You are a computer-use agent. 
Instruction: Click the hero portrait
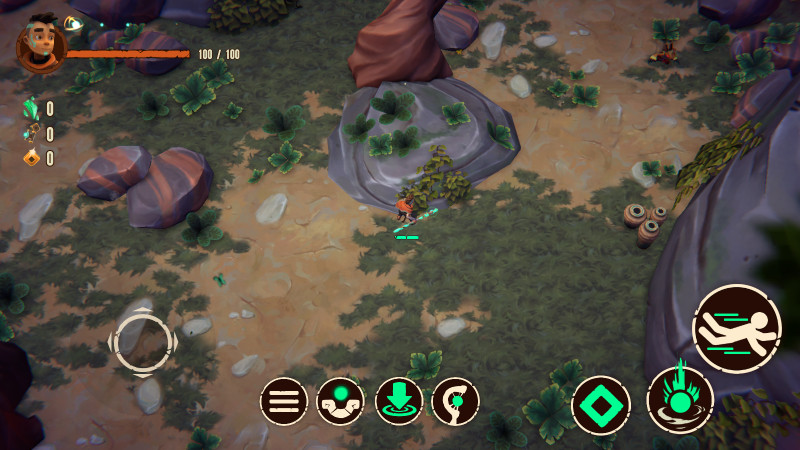coord(42,44)
